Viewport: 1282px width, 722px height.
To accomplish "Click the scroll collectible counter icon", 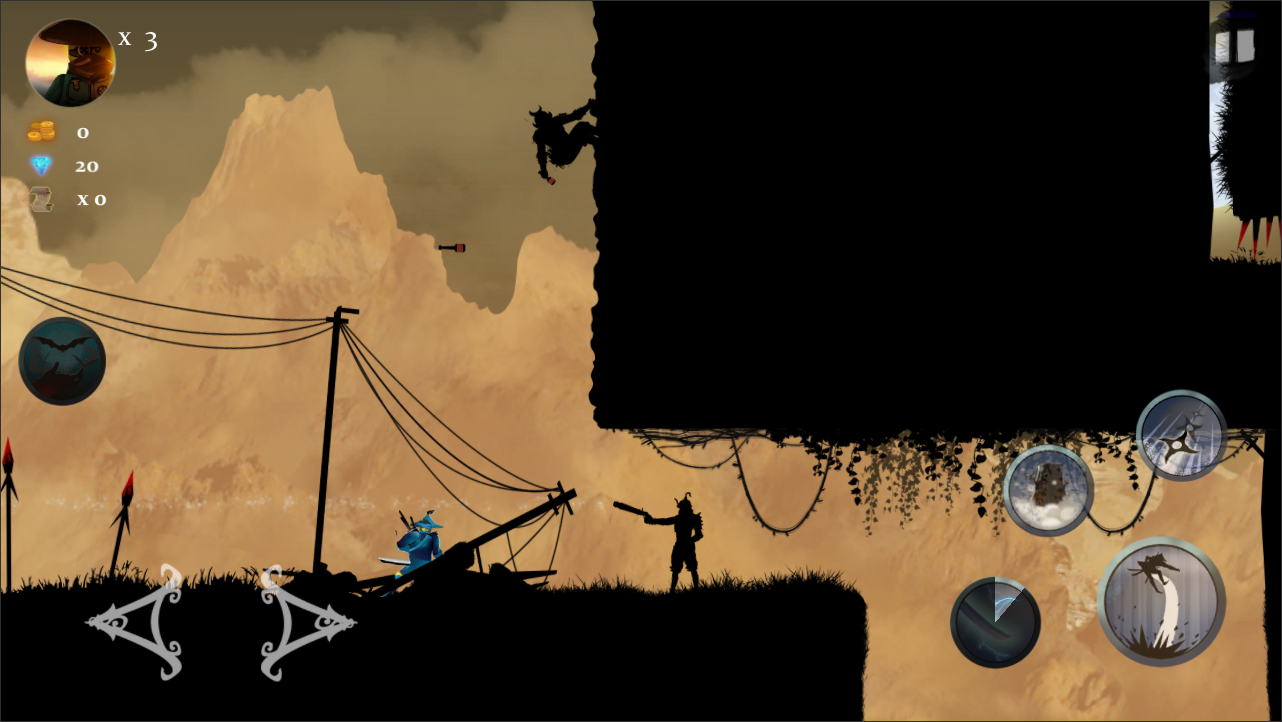I will (42, 198).
